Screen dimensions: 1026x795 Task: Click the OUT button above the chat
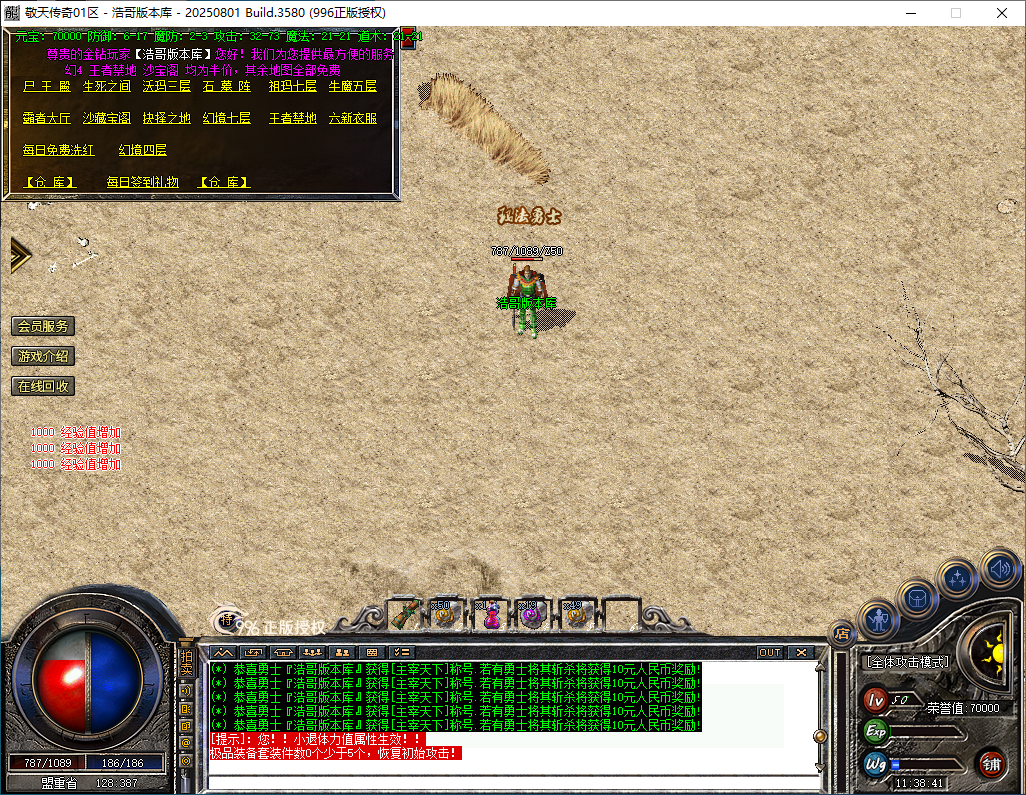click(769, 652)
